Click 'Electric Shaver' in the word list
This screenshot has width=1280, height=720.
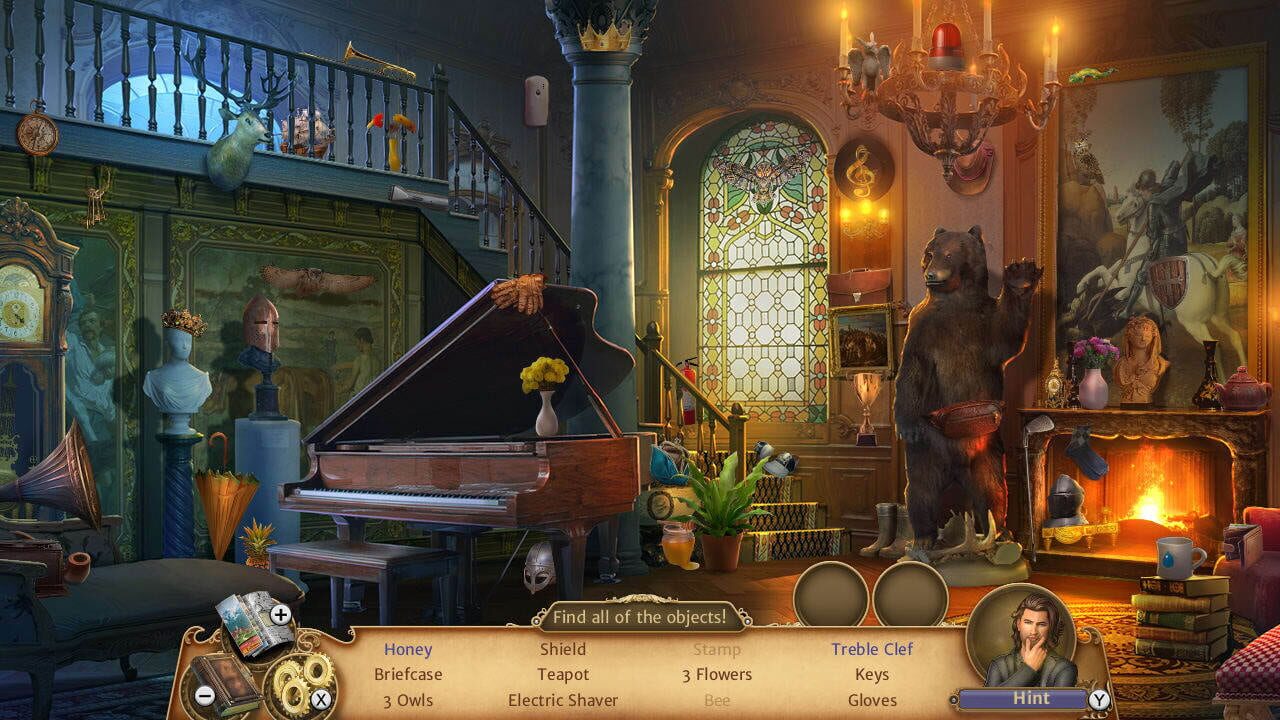click(563, 700)
